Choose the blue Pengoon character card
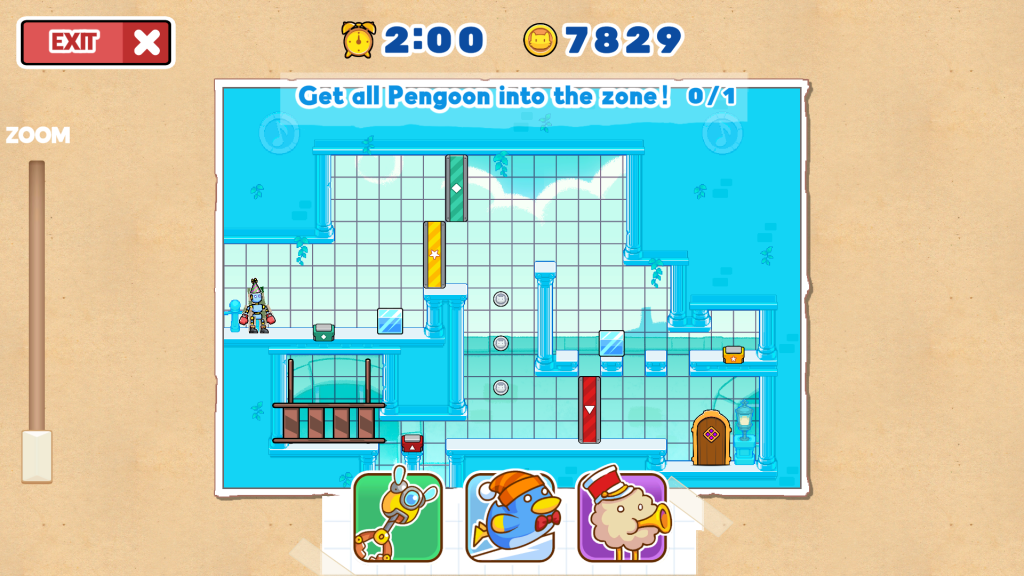Screen dimensions: 1024x576 point(510,517)
